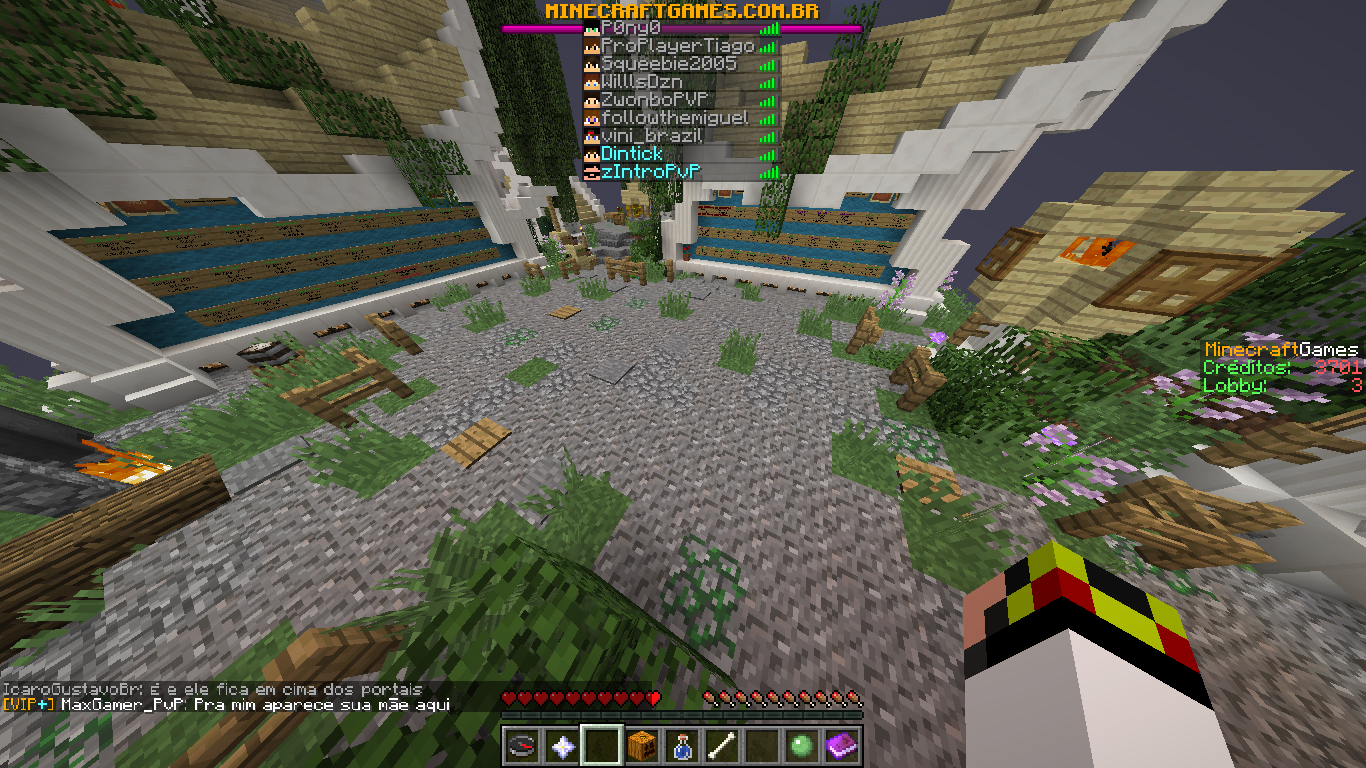
Task: Select the nether star hotbar slot
Action: click(x=562, y=746)
